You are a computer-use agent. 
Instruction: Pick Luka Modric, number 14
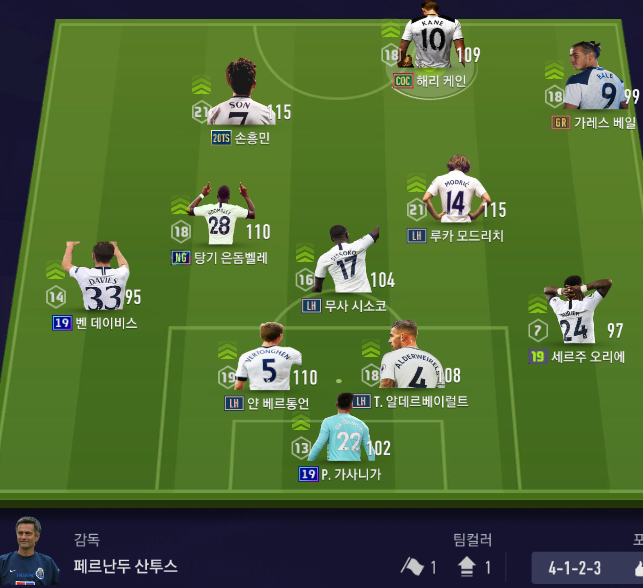[x=456, y=194]
